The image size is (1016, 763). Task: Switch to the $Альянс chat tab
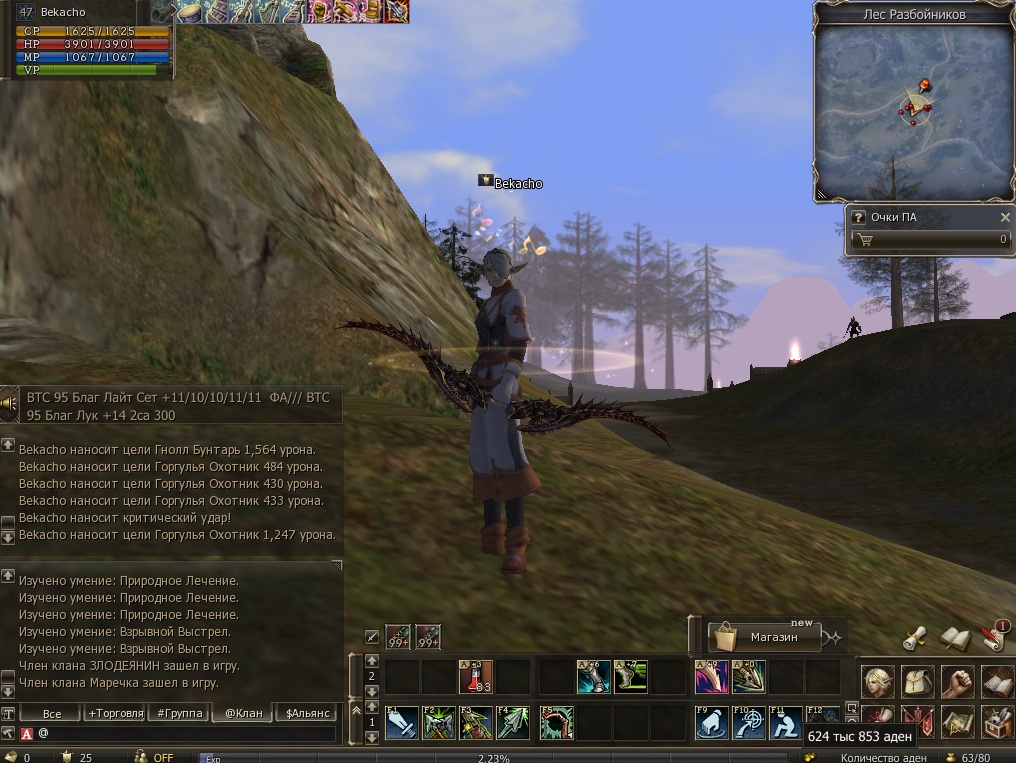tap(305, 713)
